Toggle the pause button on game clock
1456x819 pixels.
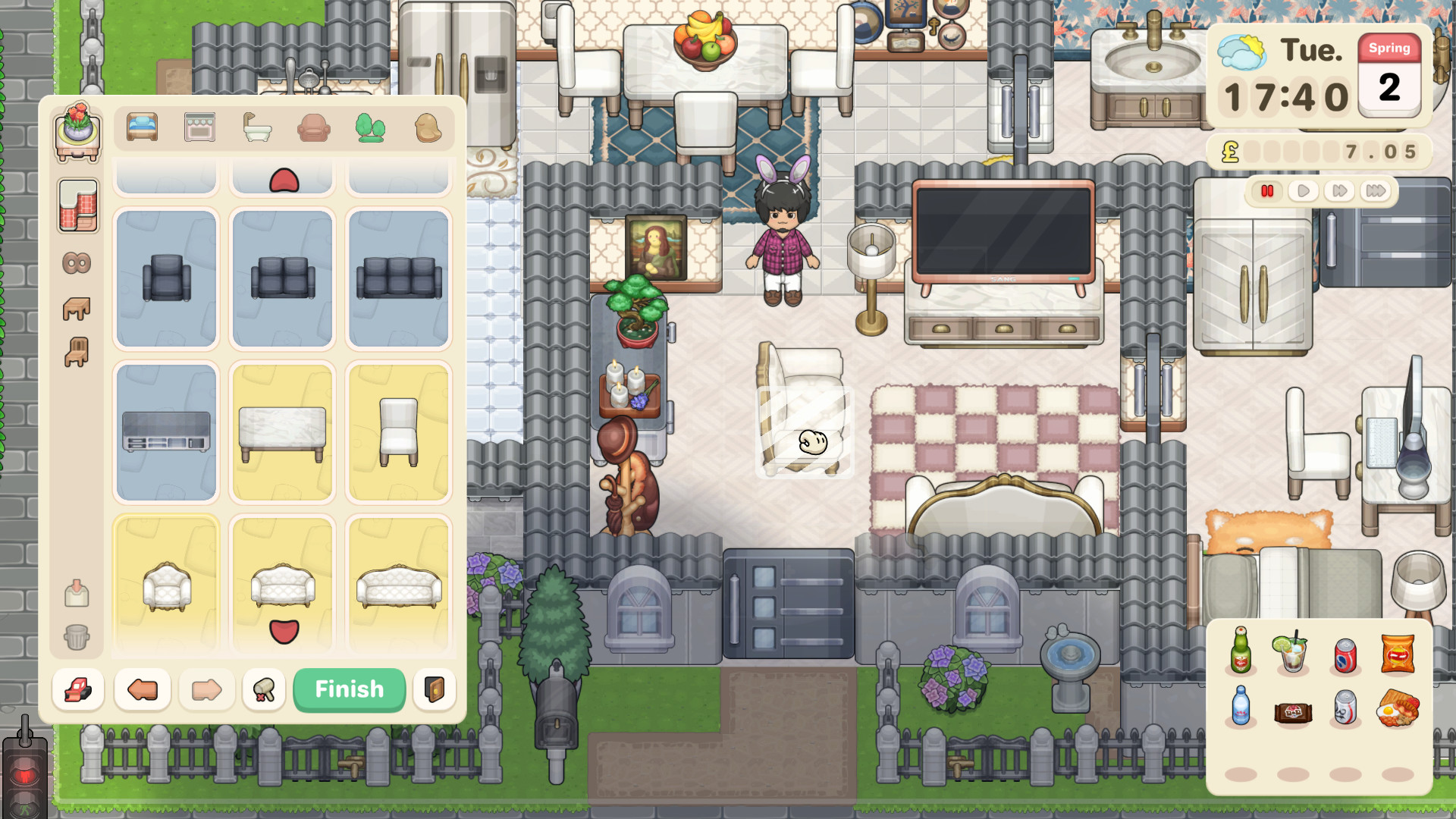point(1268,191)
